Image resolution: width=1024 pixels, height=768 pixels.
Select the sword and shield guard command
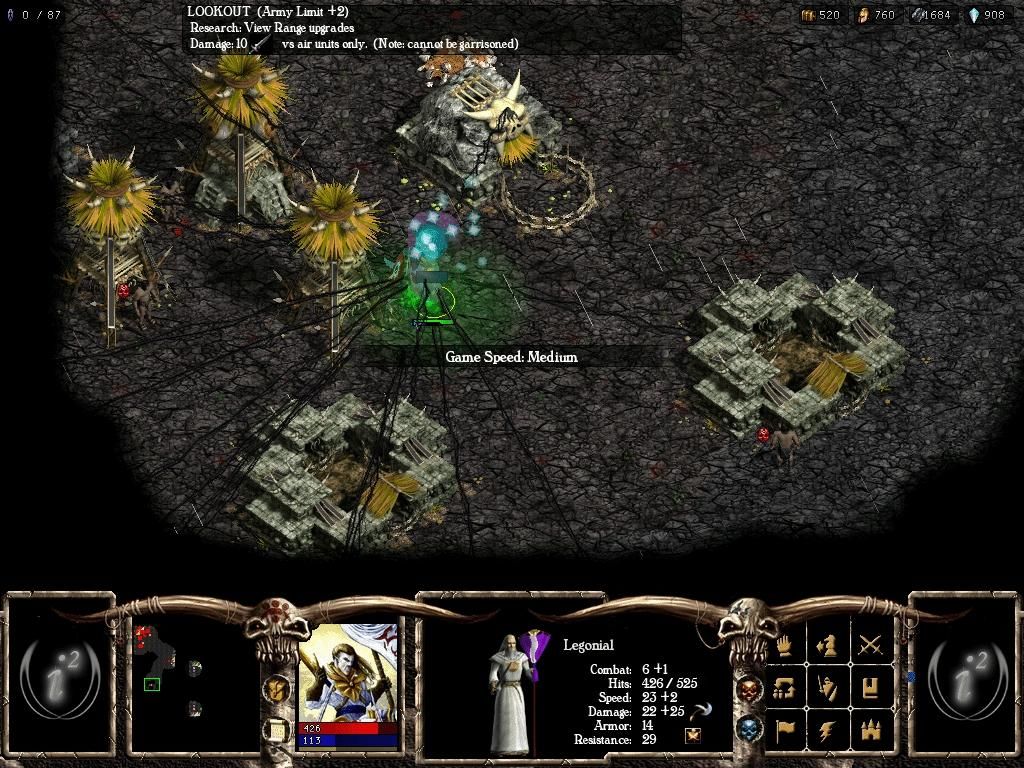pos(828,688)
